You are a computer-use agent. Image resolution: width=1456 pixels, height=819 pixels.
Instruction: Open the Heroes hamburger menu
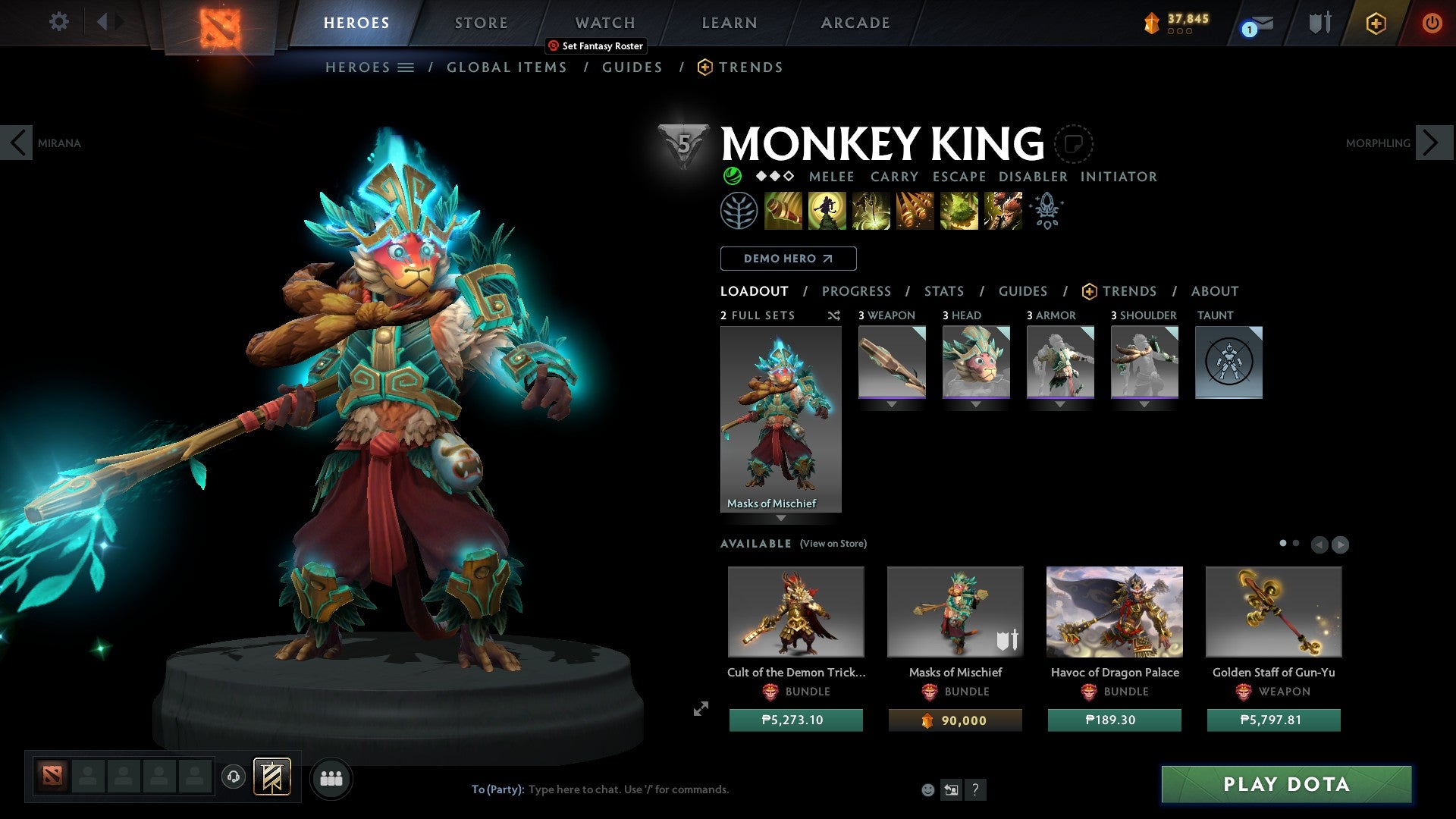click(406, 67)
